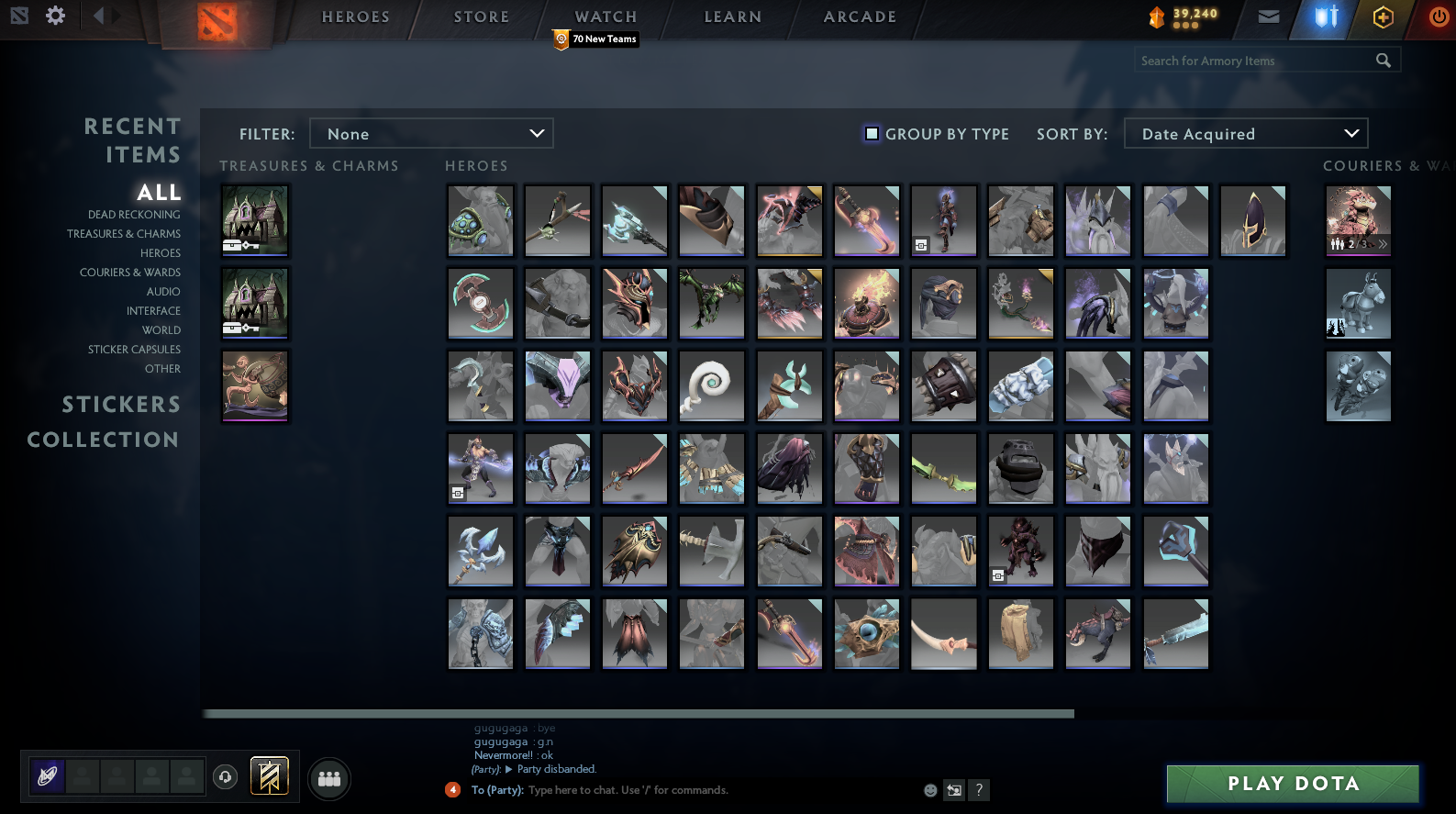Click the PLAY DOTA button

[x=1292, y=784]
